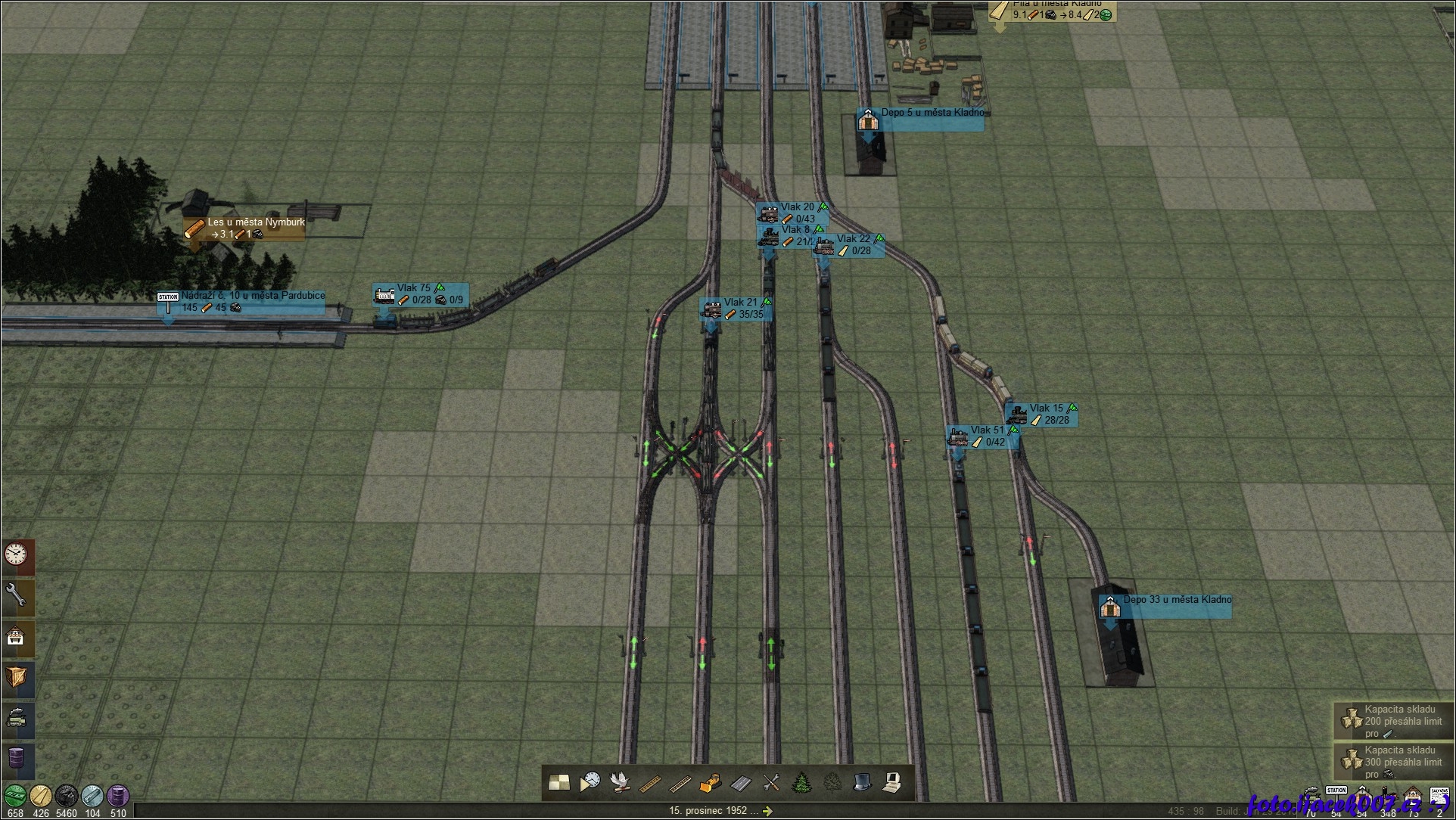Click the top hat icon
The width and height of the screenshot is (1456, 820).
(x=862, y=783)
